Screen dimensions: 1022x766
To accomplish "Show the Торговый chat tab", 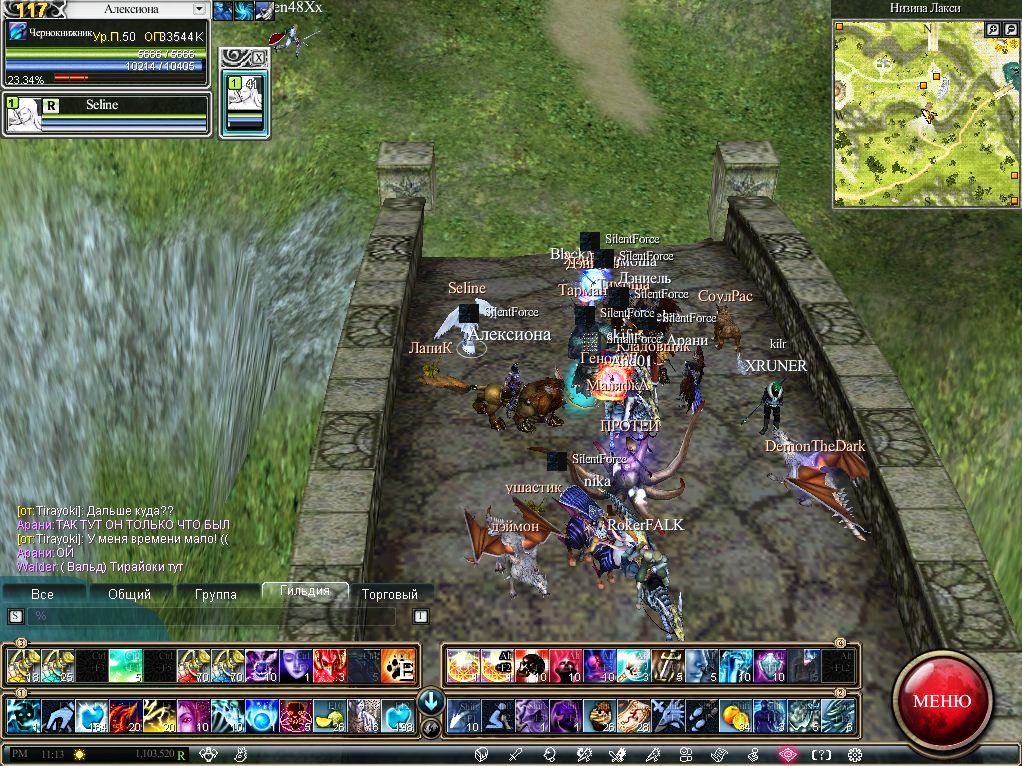I will point(391,594).
